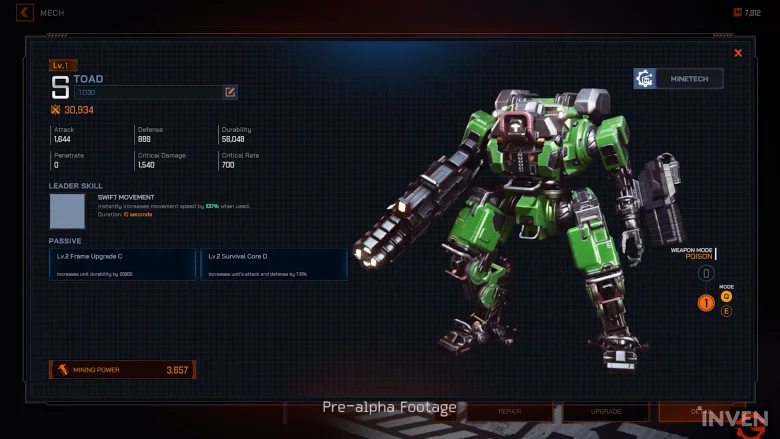Choose the E weapon mode
This screenshot has width=780, height=439.
(726, 311)
